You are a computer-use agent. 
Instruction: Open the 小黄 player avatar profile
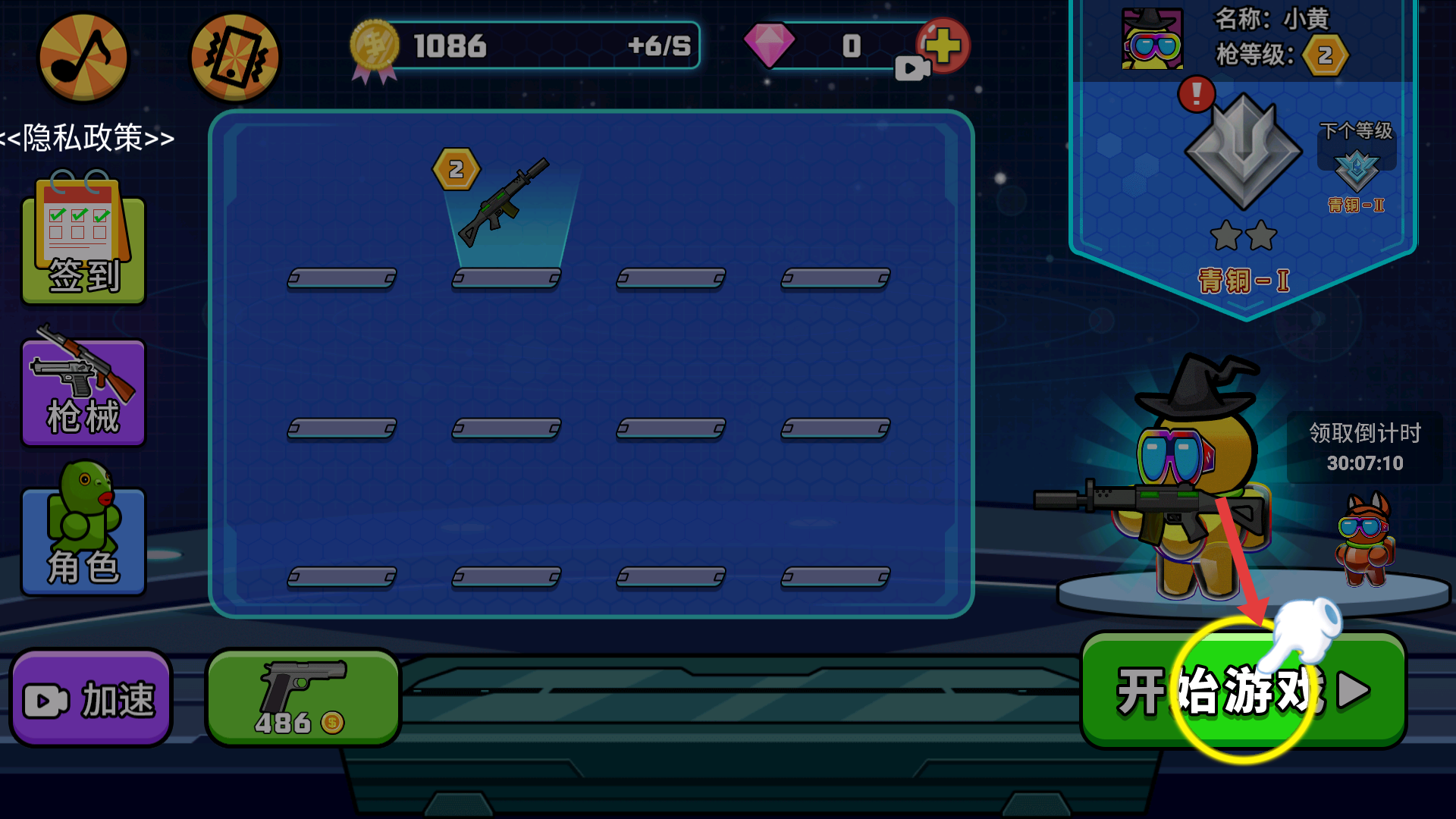click(x=1152, y=39)
